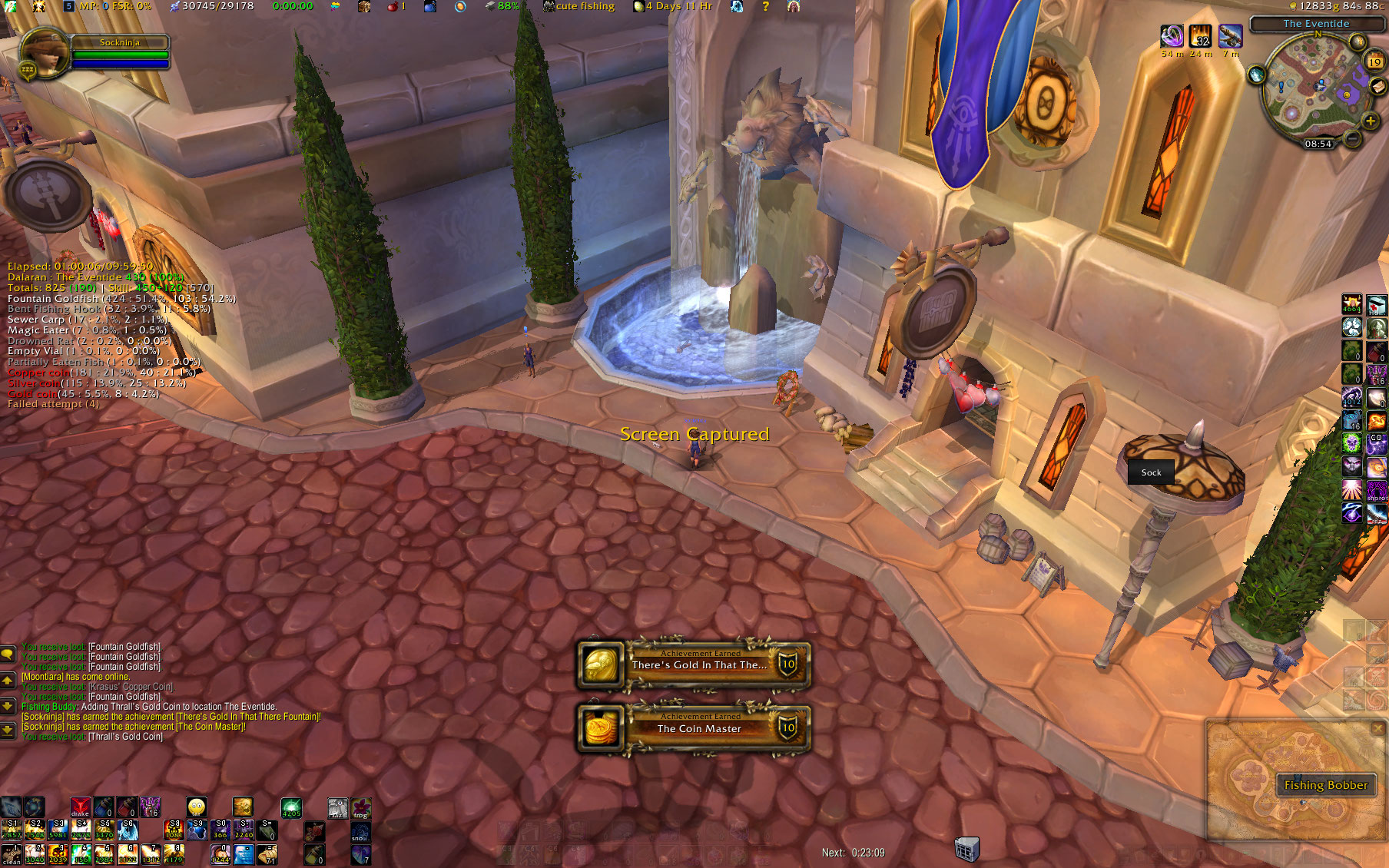Activate the action slot labeled drake
The height and width of the screenshot is (868, 1389).
pyautogui.click(x=80, y=807)
